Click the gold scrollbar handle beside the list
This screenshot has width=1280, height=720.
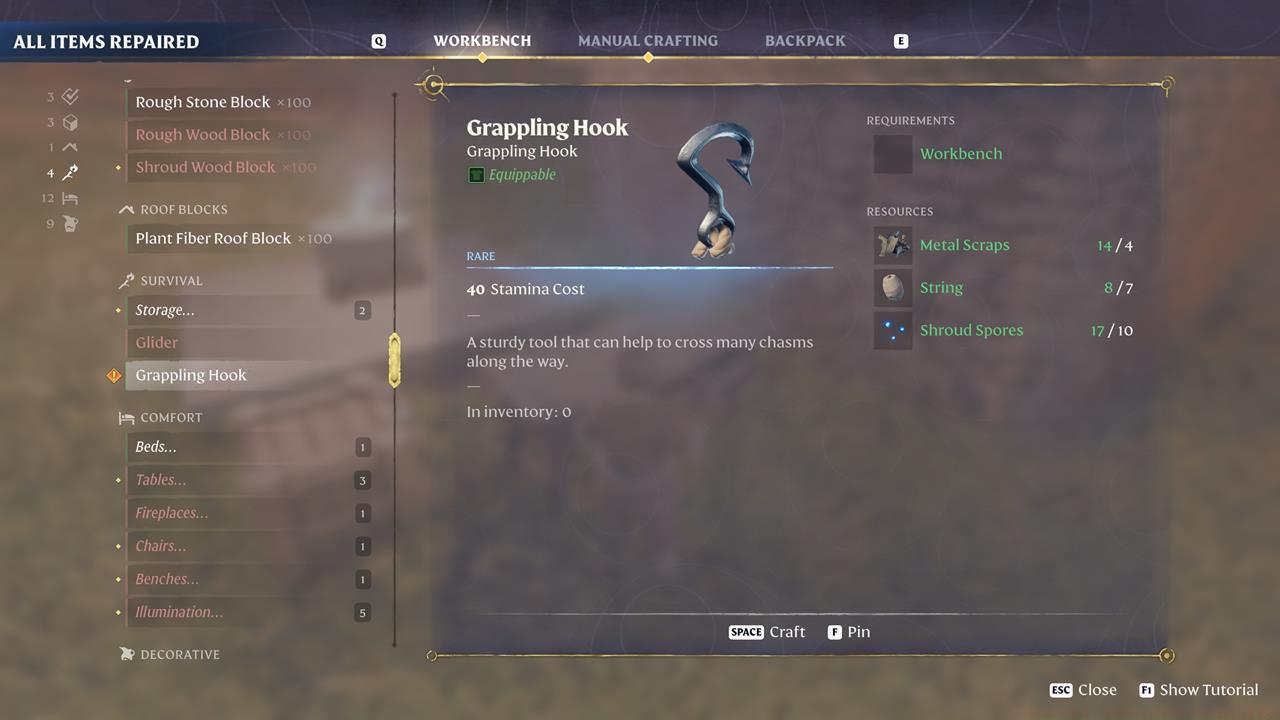click(395, 360)
